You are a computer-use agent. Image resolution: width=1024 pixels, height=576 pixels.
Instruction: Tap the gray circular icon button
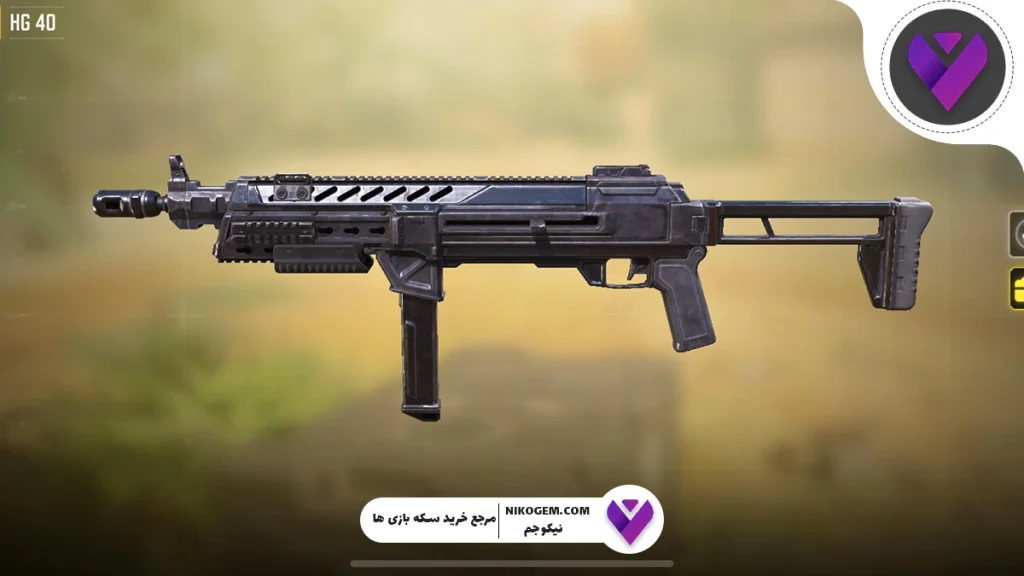click(1017, 235)
